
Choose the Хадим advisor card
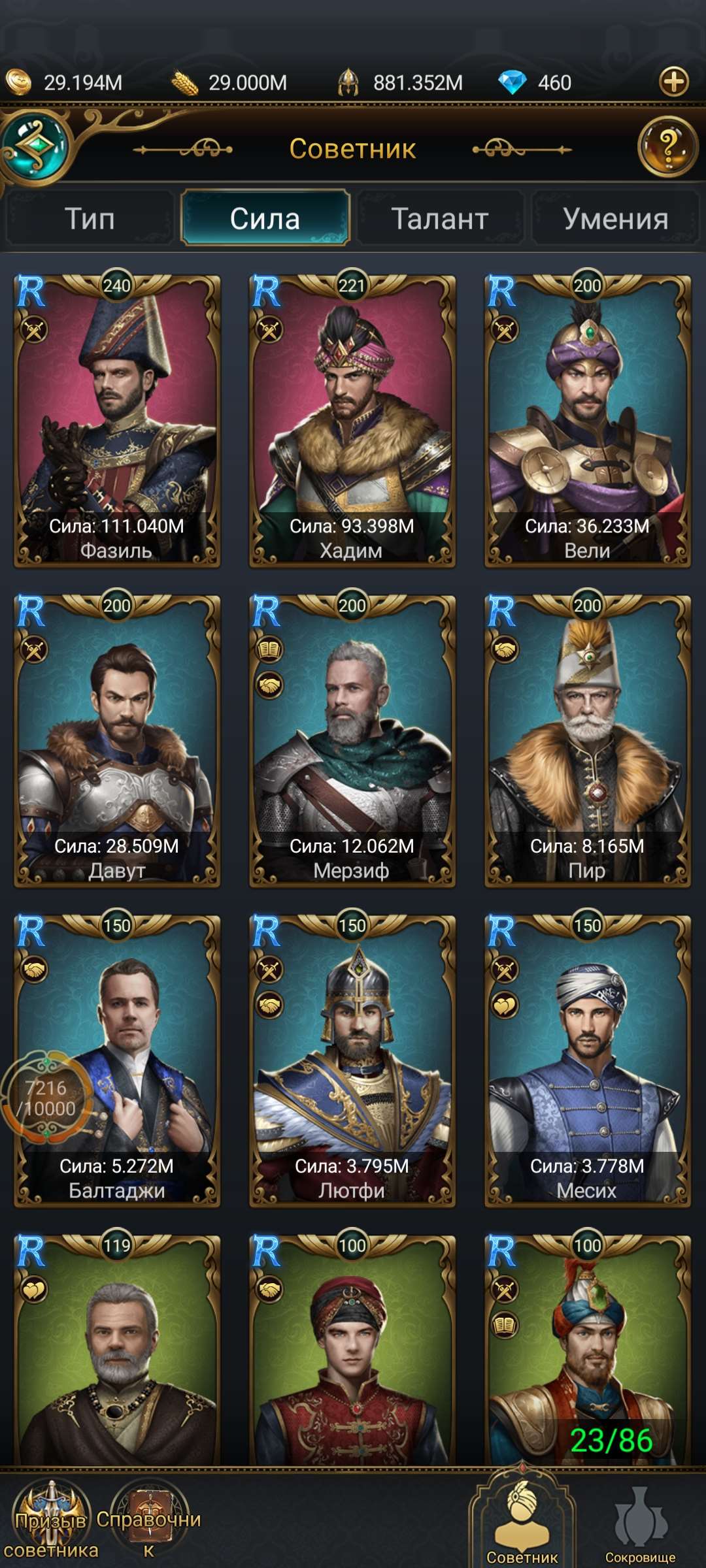[352, 421]
